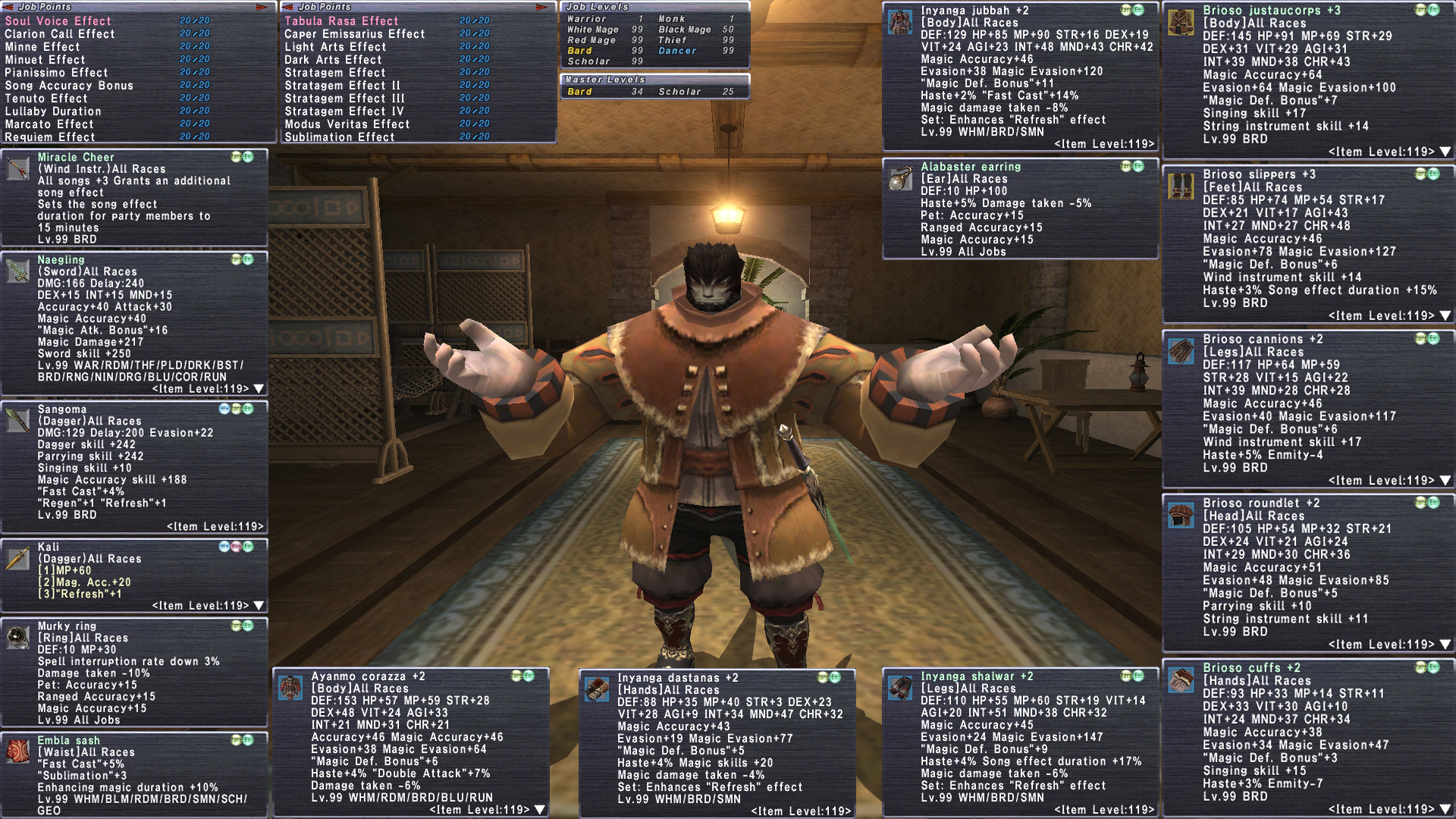
Task: Select the Sublimation Effect job point row
Action: coord(340,137)
